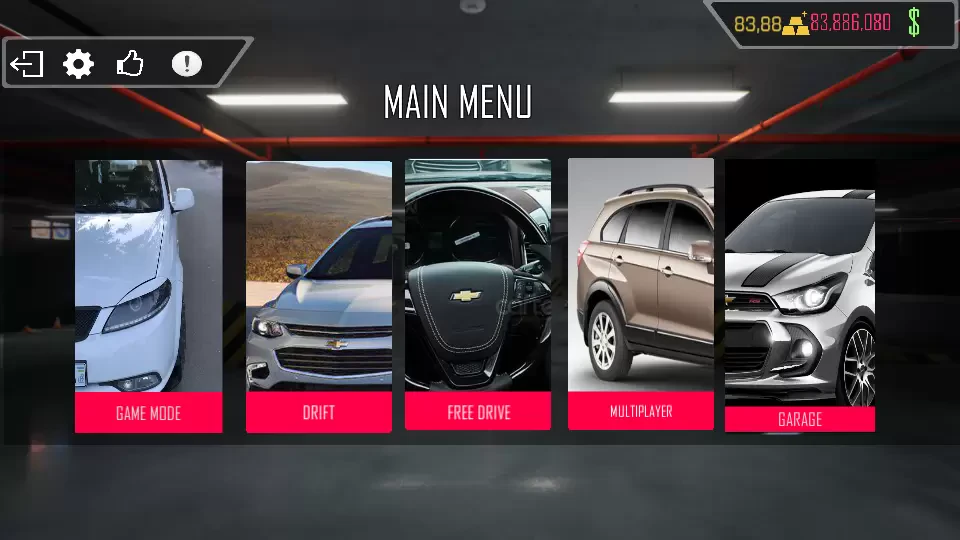Pick the brown SUV image

click(641, 275)
